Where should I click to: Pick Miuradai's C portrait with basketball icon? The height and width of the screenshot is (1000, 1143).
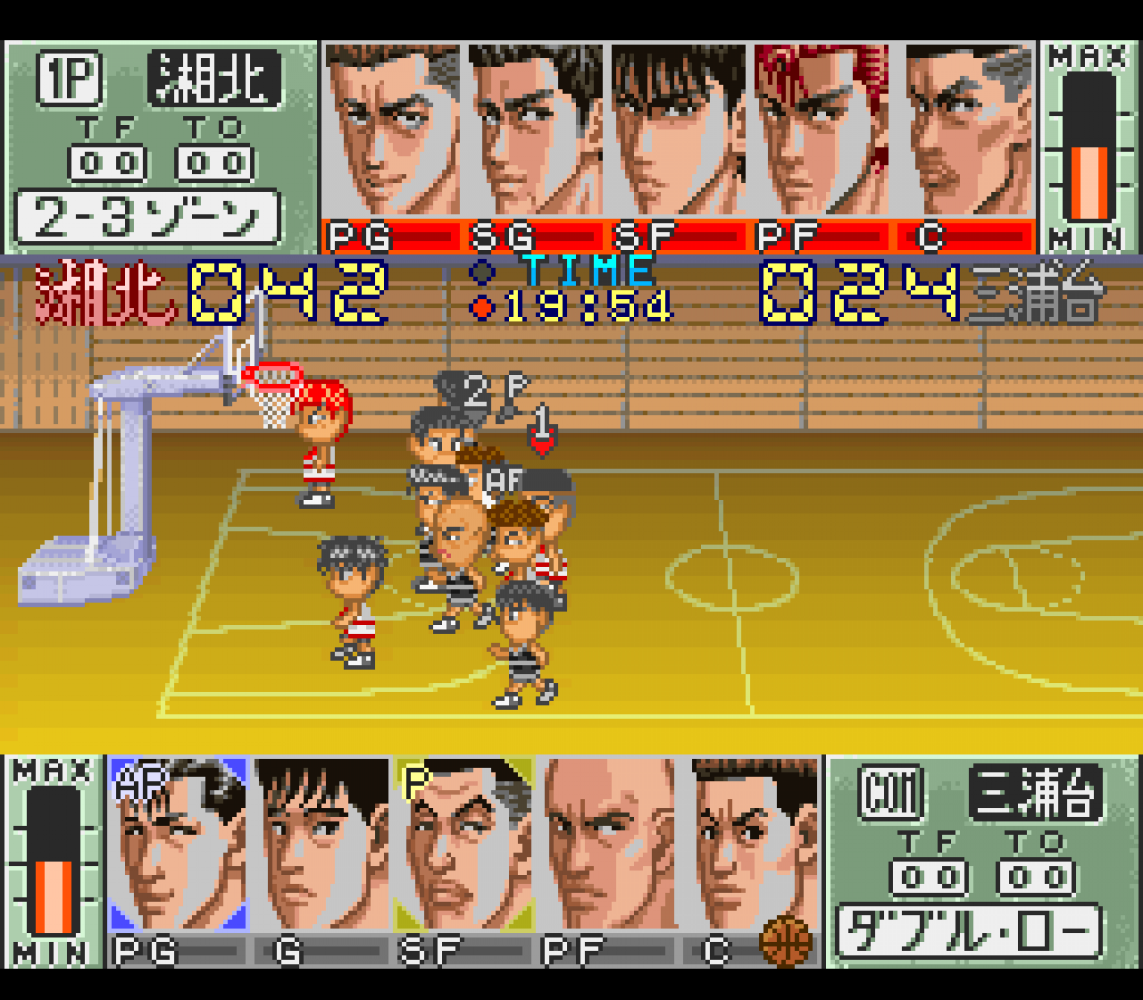[x=750, y=845]
